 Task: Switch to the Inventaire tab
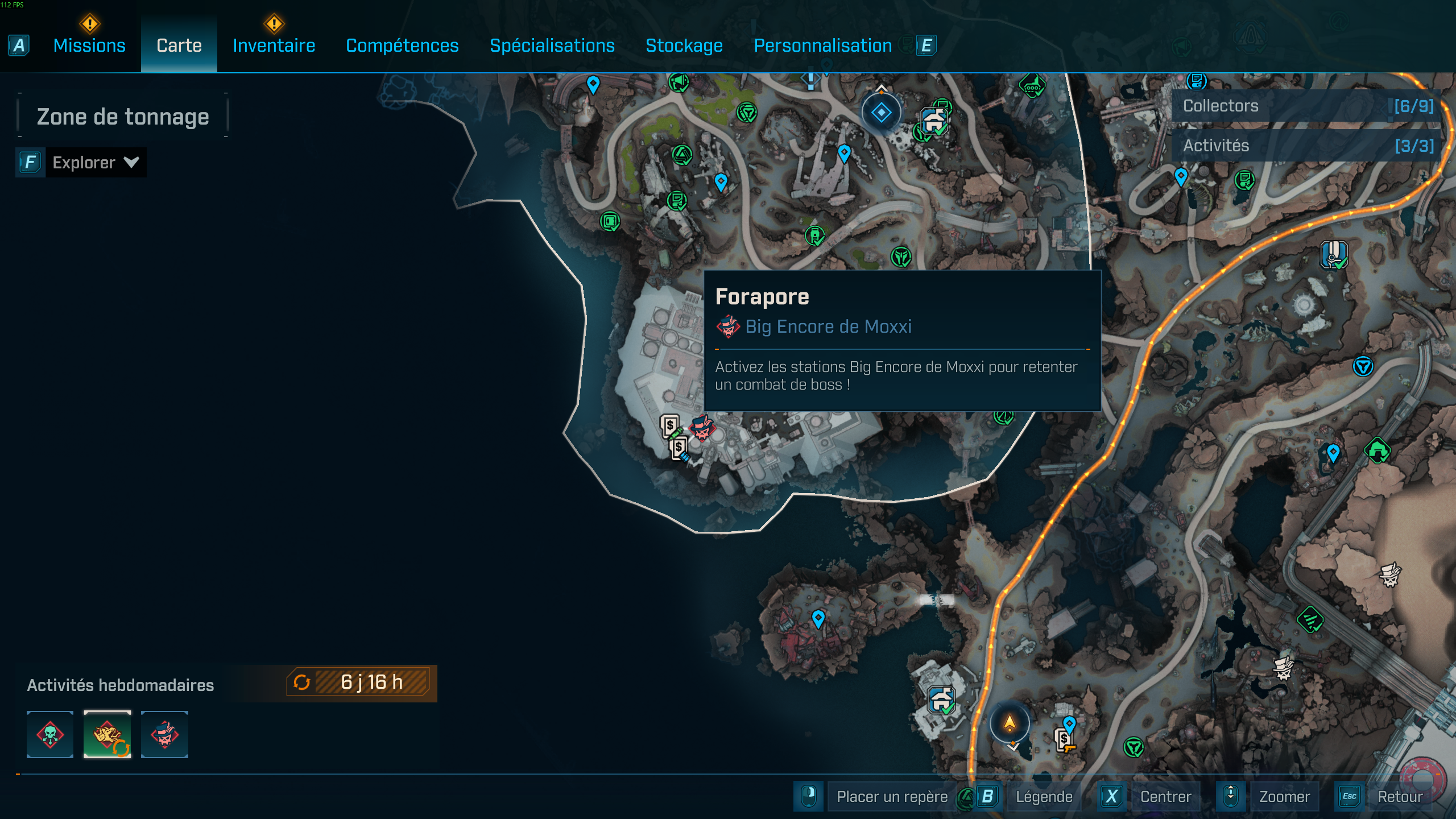point(274,45)
